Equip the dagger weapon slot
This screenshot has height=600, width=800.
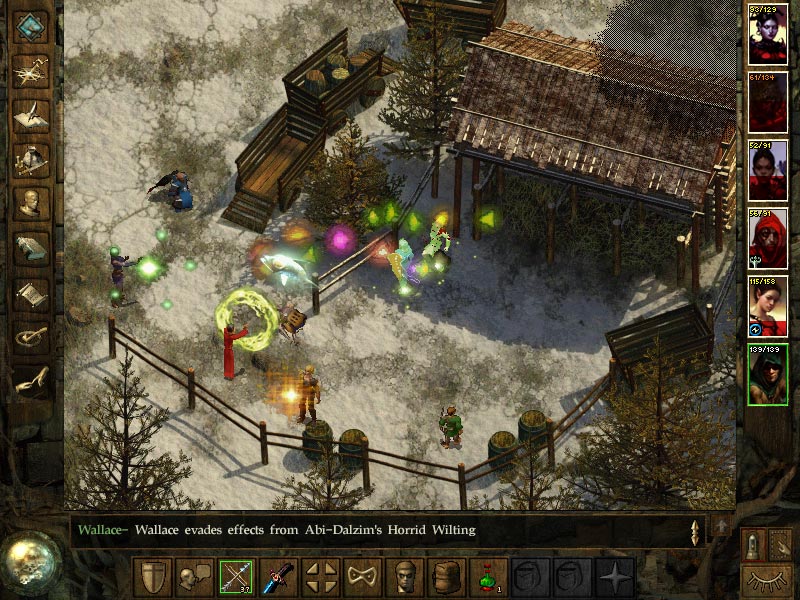tap(279, 577)
